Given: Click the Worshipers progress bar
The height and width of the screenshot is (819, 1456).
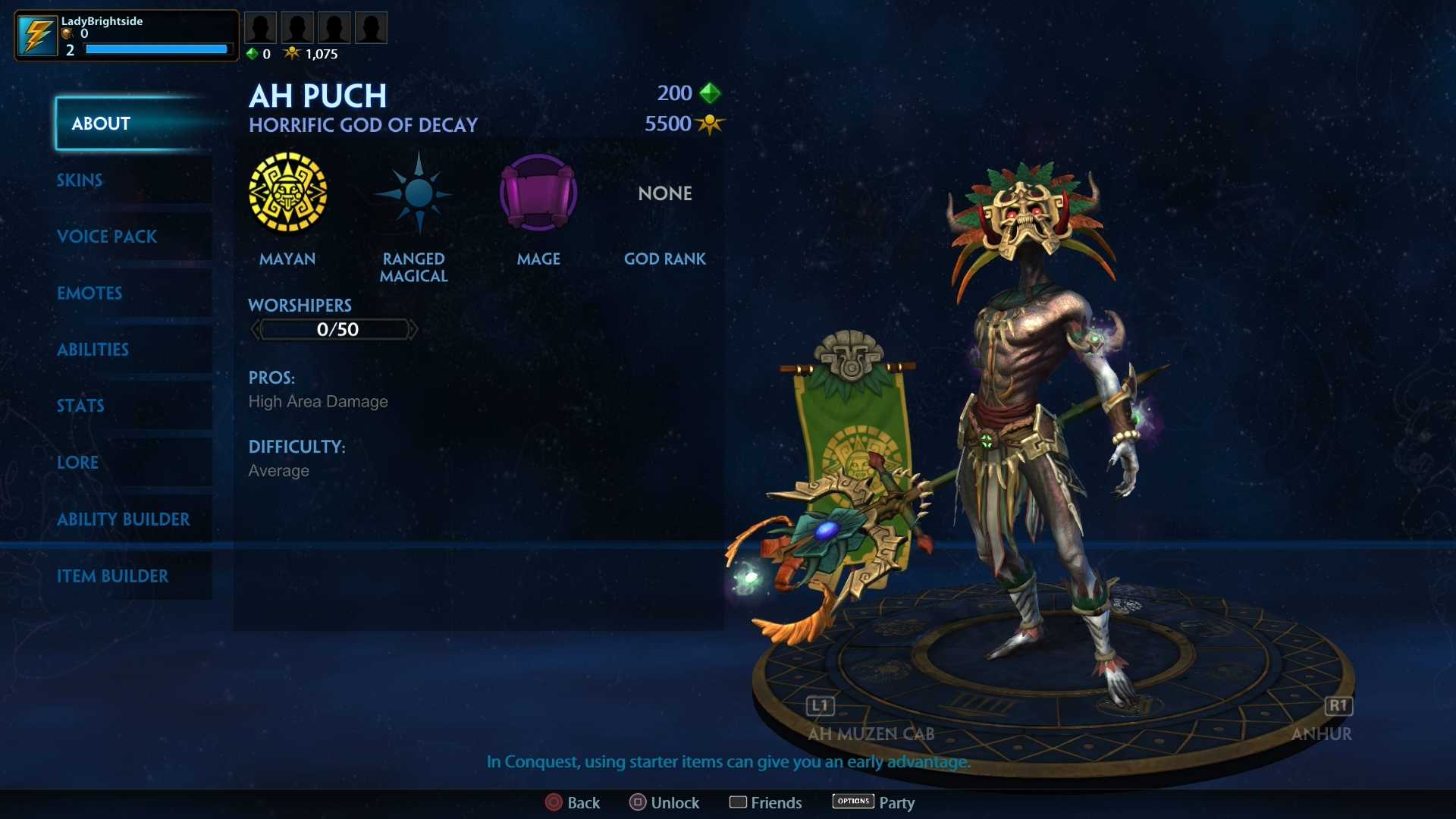Looking at the screenshot, I should coord(334,328).
